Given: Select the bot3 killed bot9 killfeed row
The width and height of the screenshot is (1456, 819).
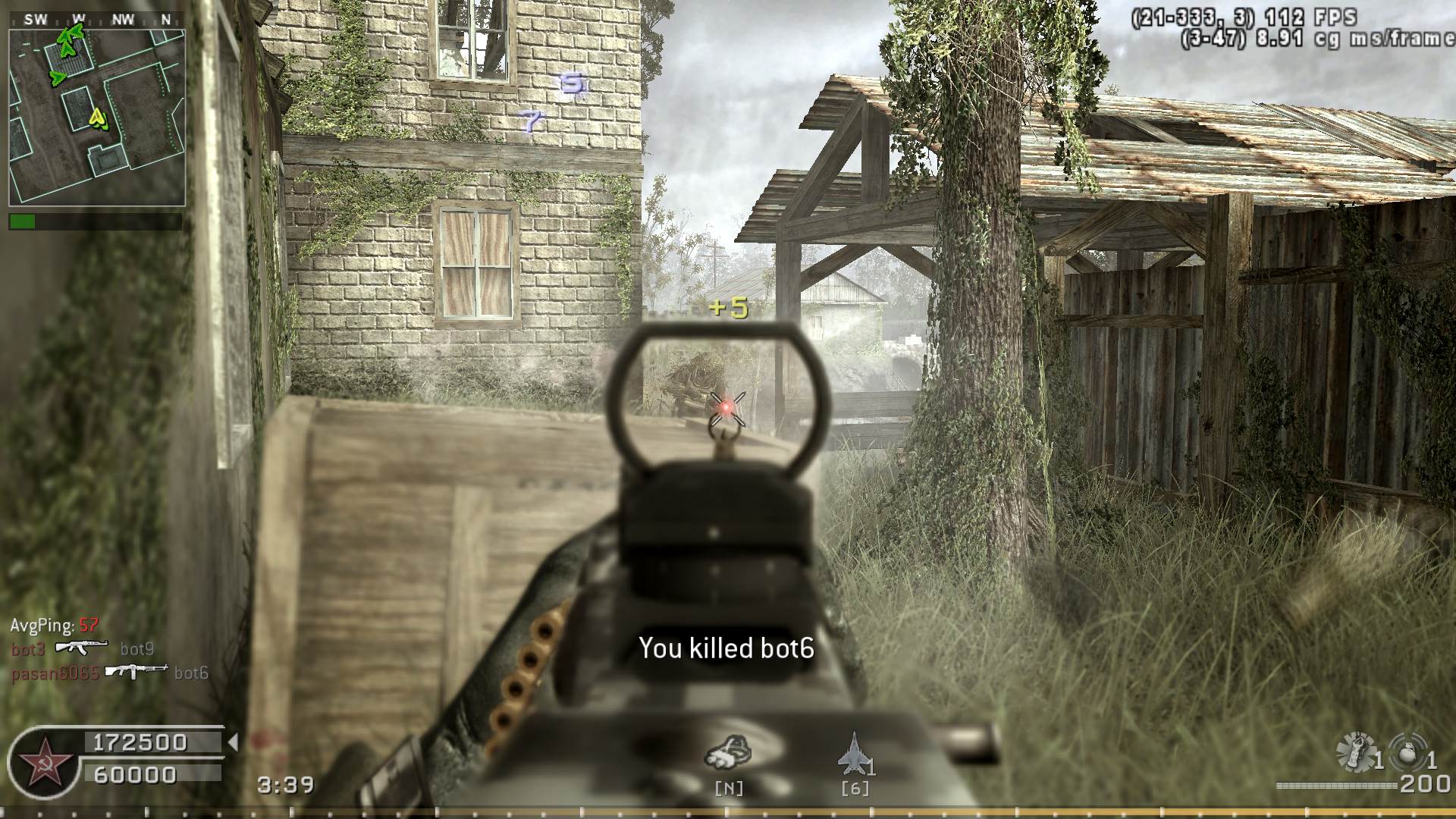Looking at the screenshot, I should (x=82, y=648).
